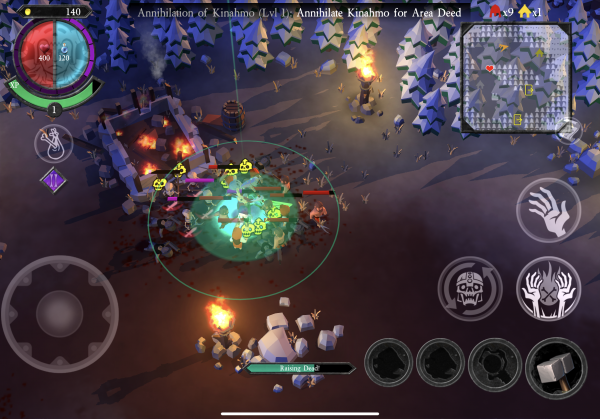Attack with the hammer weapon button
This screenshot has width=600, height=419.
pyautogui.click(x=556, y=368)
